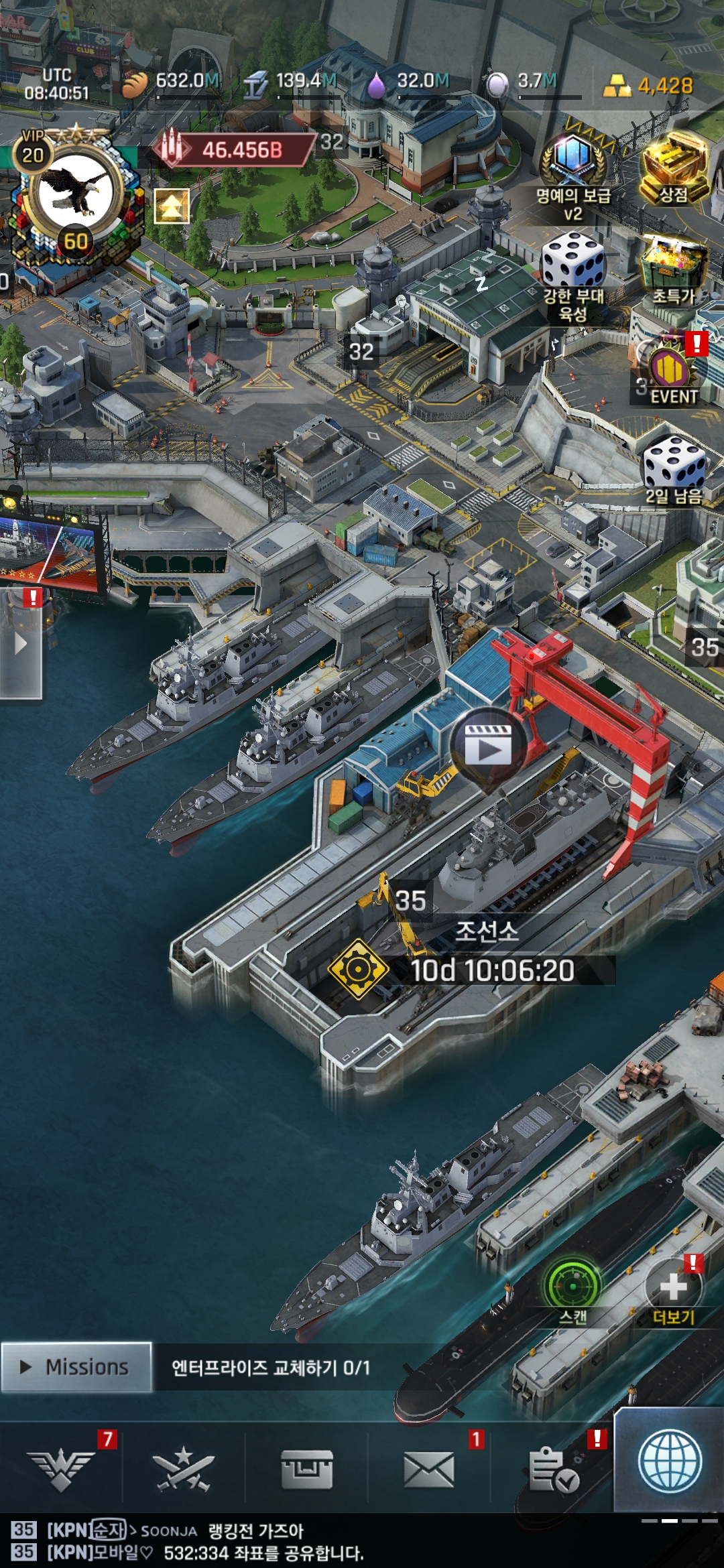Play the video ad clapperboard icon
724x1568 pixels.
[x=489, y=745]
